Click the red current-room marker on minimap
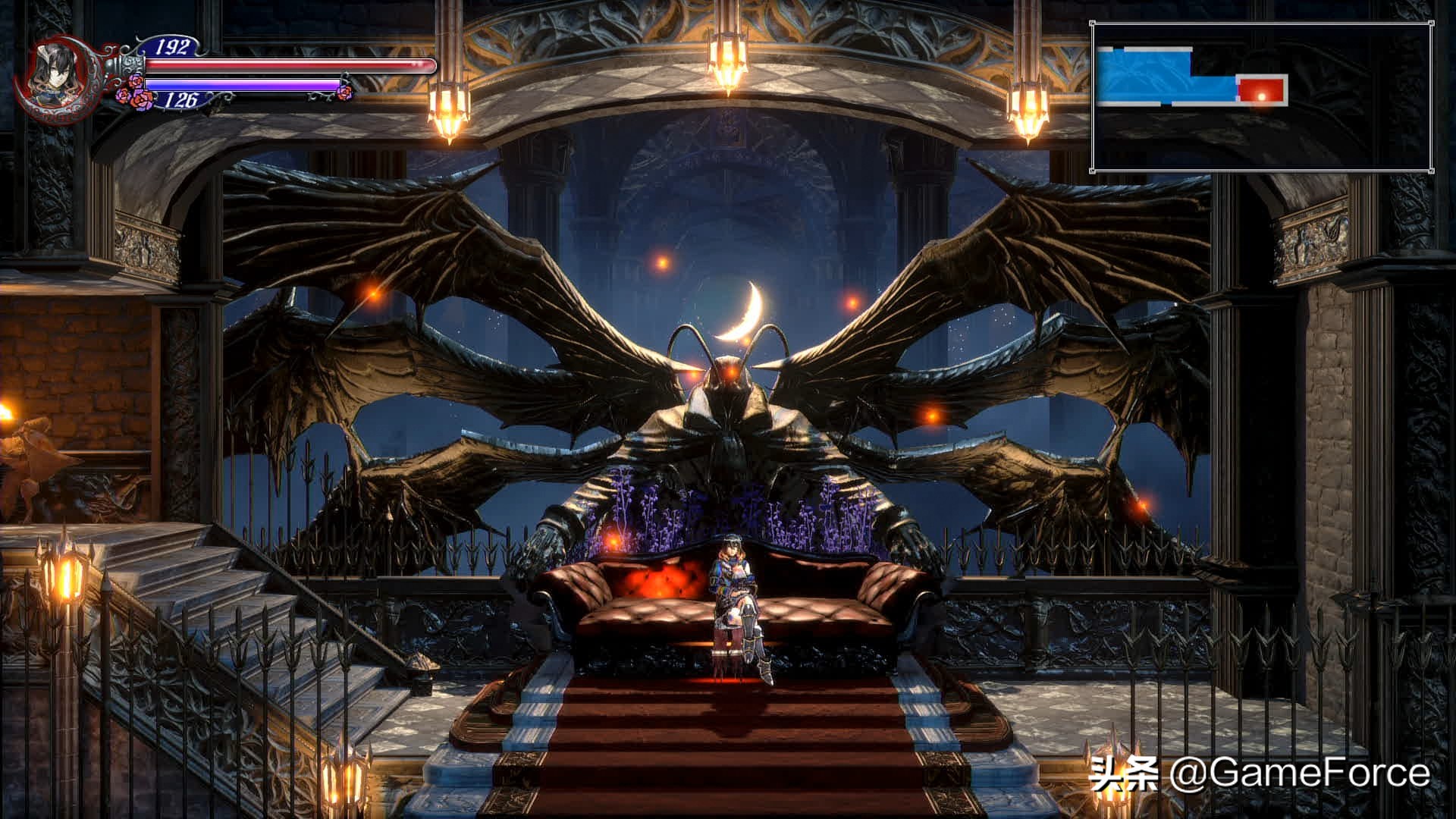 pos(1262,90)
